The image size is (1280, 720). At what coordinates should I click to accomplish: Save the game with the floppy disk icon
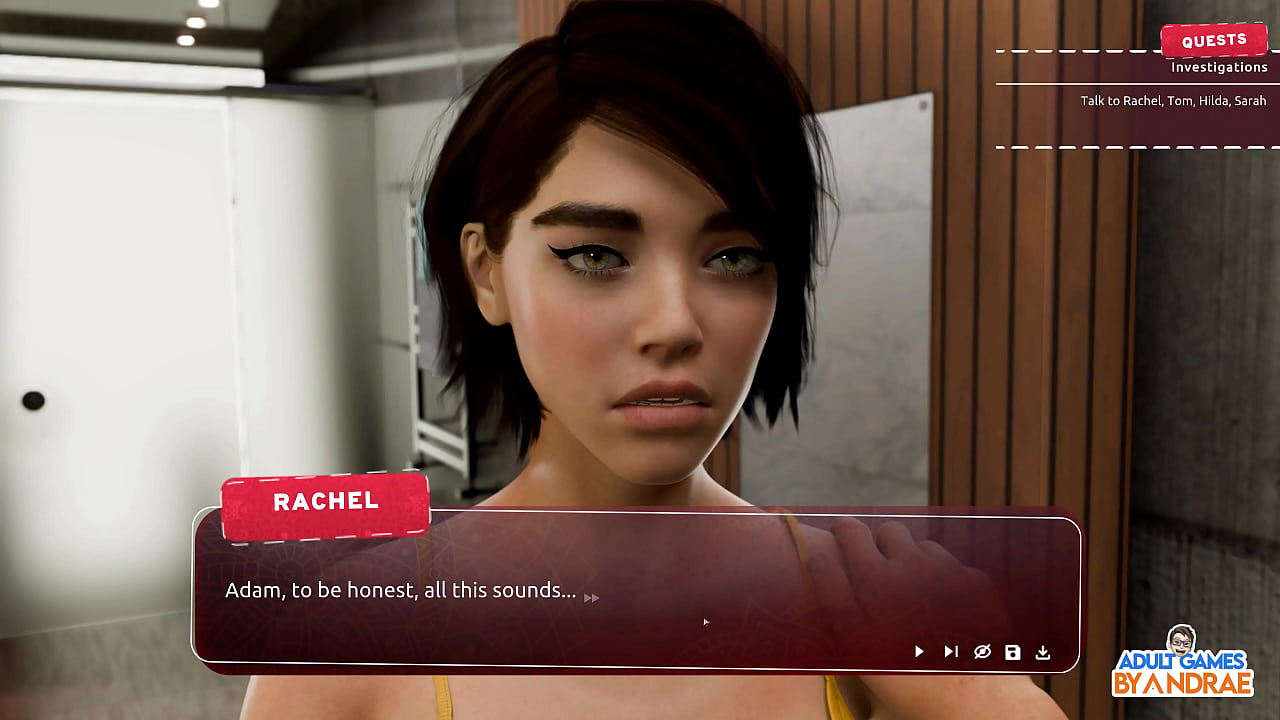point(1013,652)
